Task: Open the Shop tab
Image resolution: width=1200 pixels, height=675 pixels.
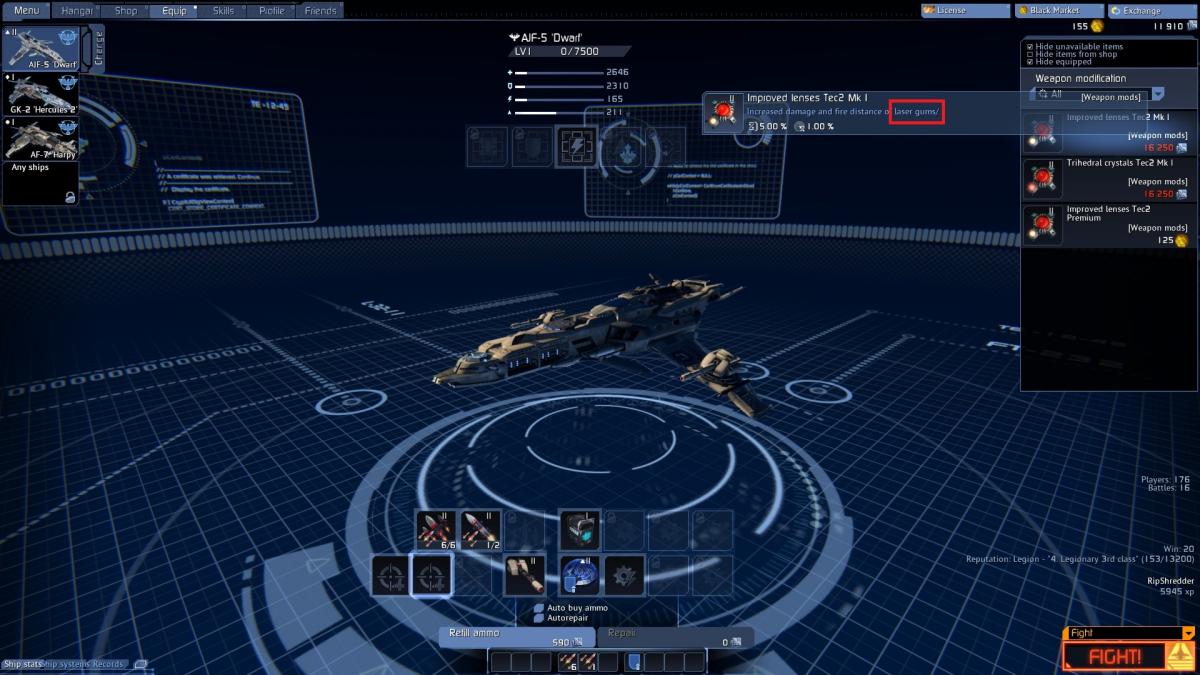Action: (126, 11)
